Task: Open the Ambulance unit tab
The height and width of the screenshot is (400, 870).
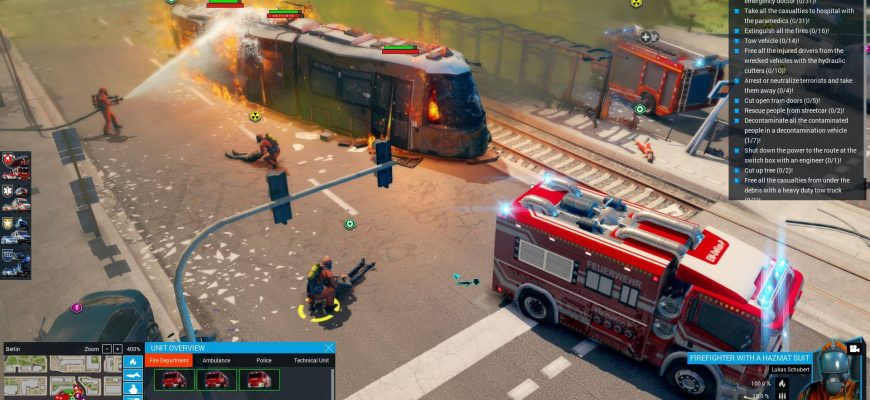Action: pyautogui.click(x=216, y=360)
